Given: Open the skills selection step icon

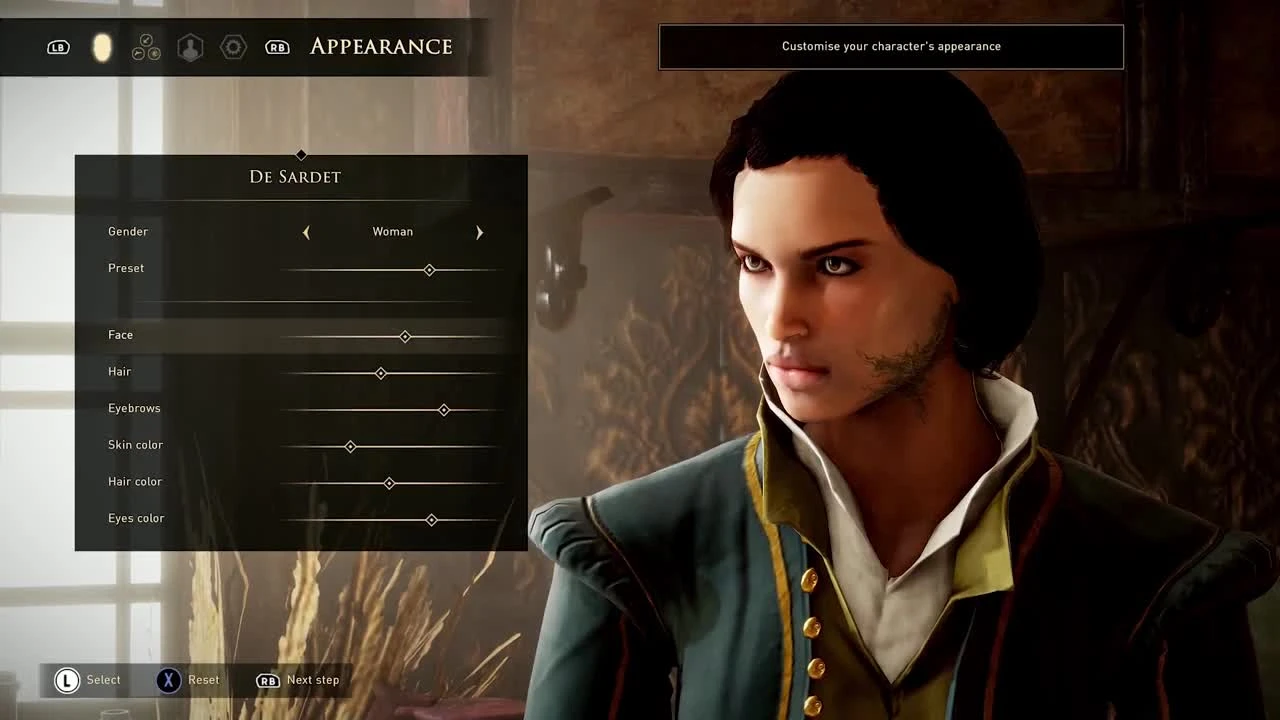Looking at the screenshot, I should (x=146, y=47).
